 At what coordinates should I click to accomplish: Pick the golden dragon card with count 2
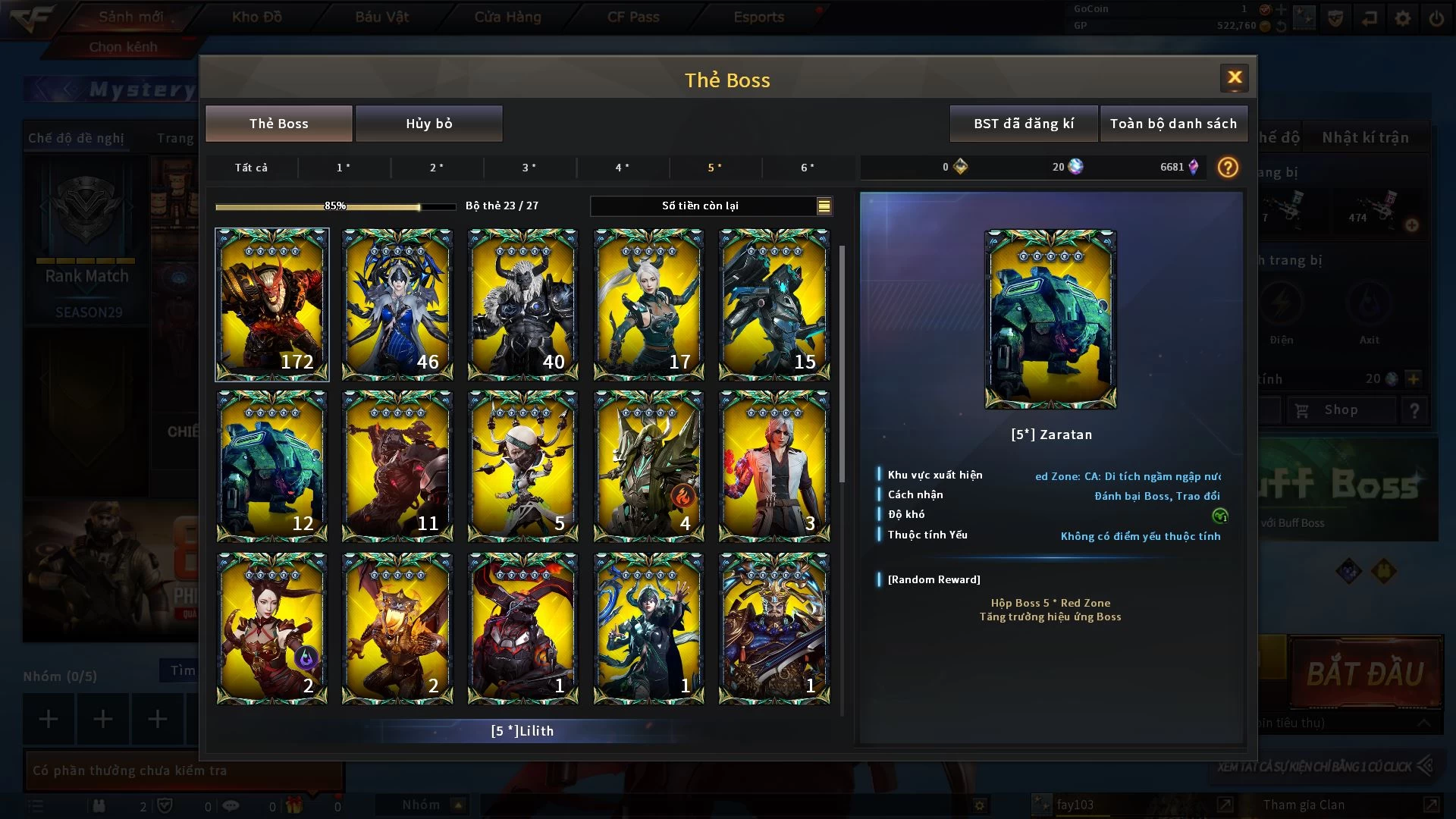pos(397,628)
